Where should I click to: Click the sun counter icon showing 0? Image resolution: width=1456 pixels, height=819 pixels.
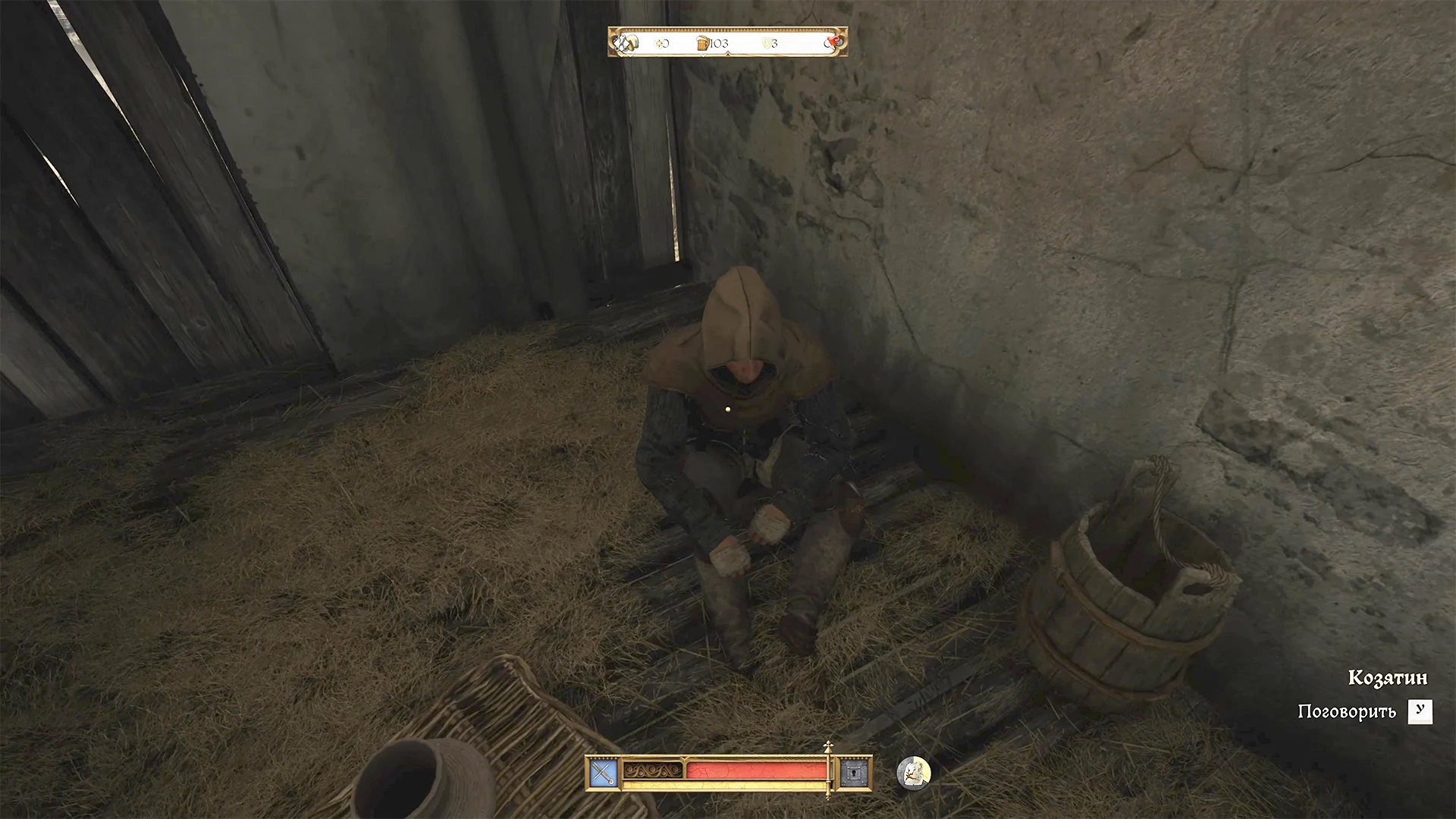click(x=662, y=43)
